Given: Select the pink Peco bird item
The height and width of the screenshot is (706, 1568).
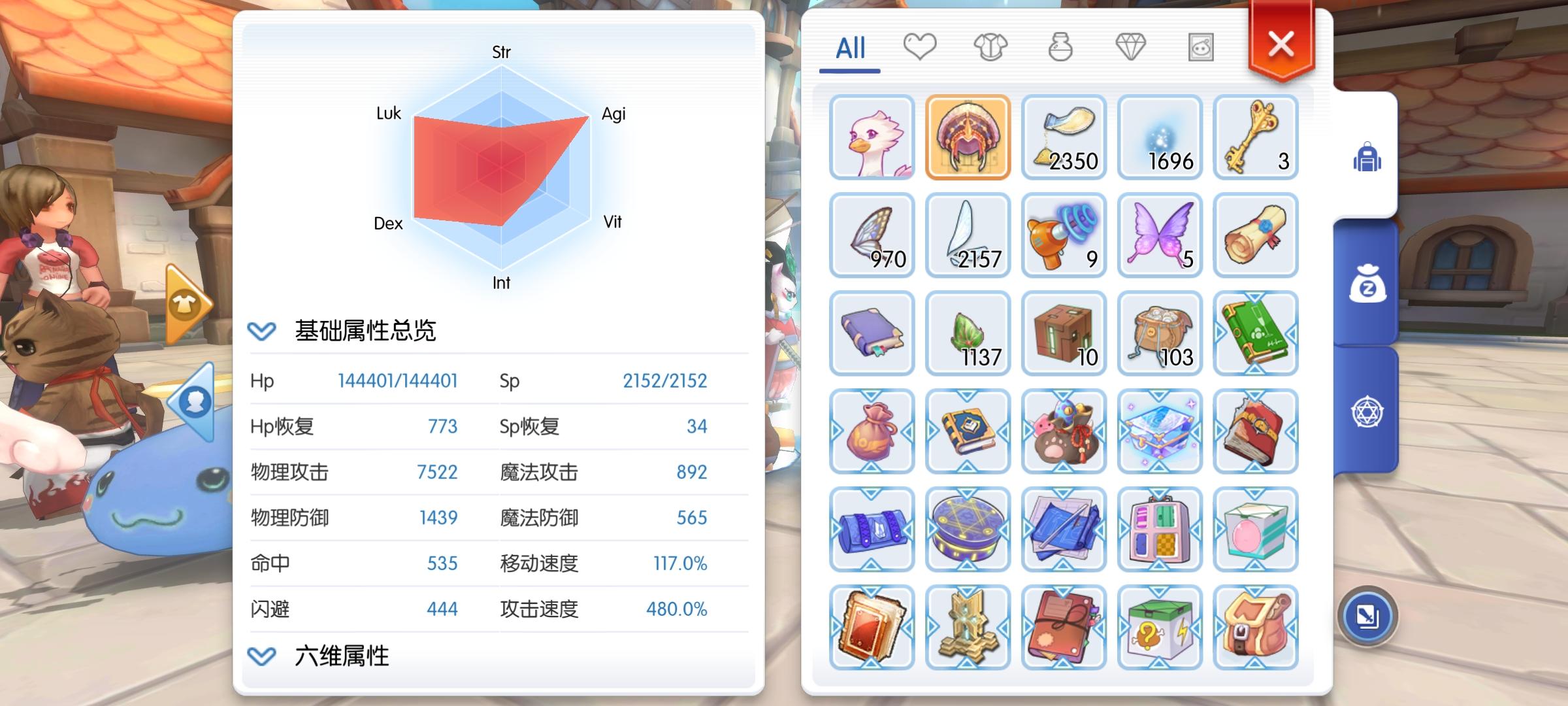Looking at the screenshot, I should (x=872, y=137).
